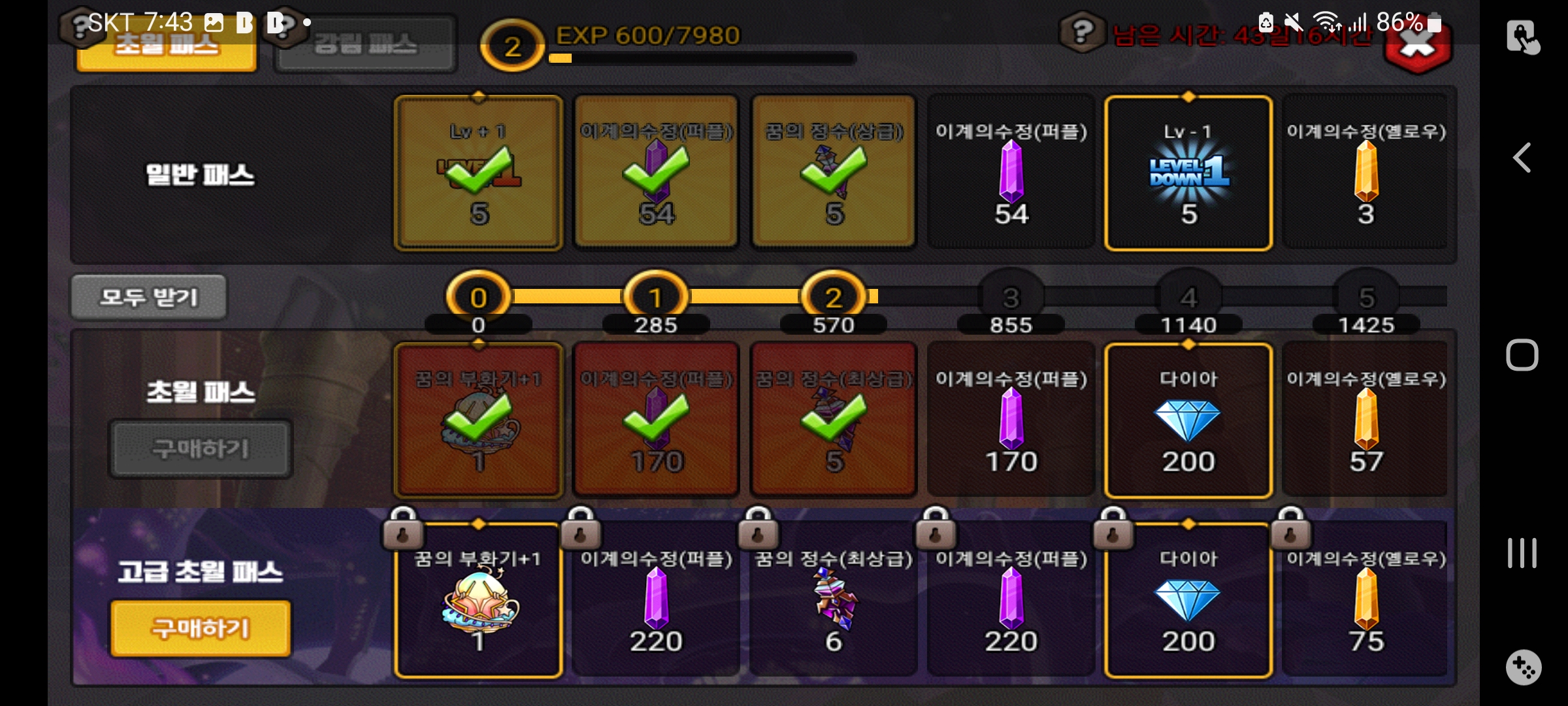The width and height of the screenshot is (1568, 706).
Task: Open the help icon beside the remaining time
Action: [x=1082, y=31]
